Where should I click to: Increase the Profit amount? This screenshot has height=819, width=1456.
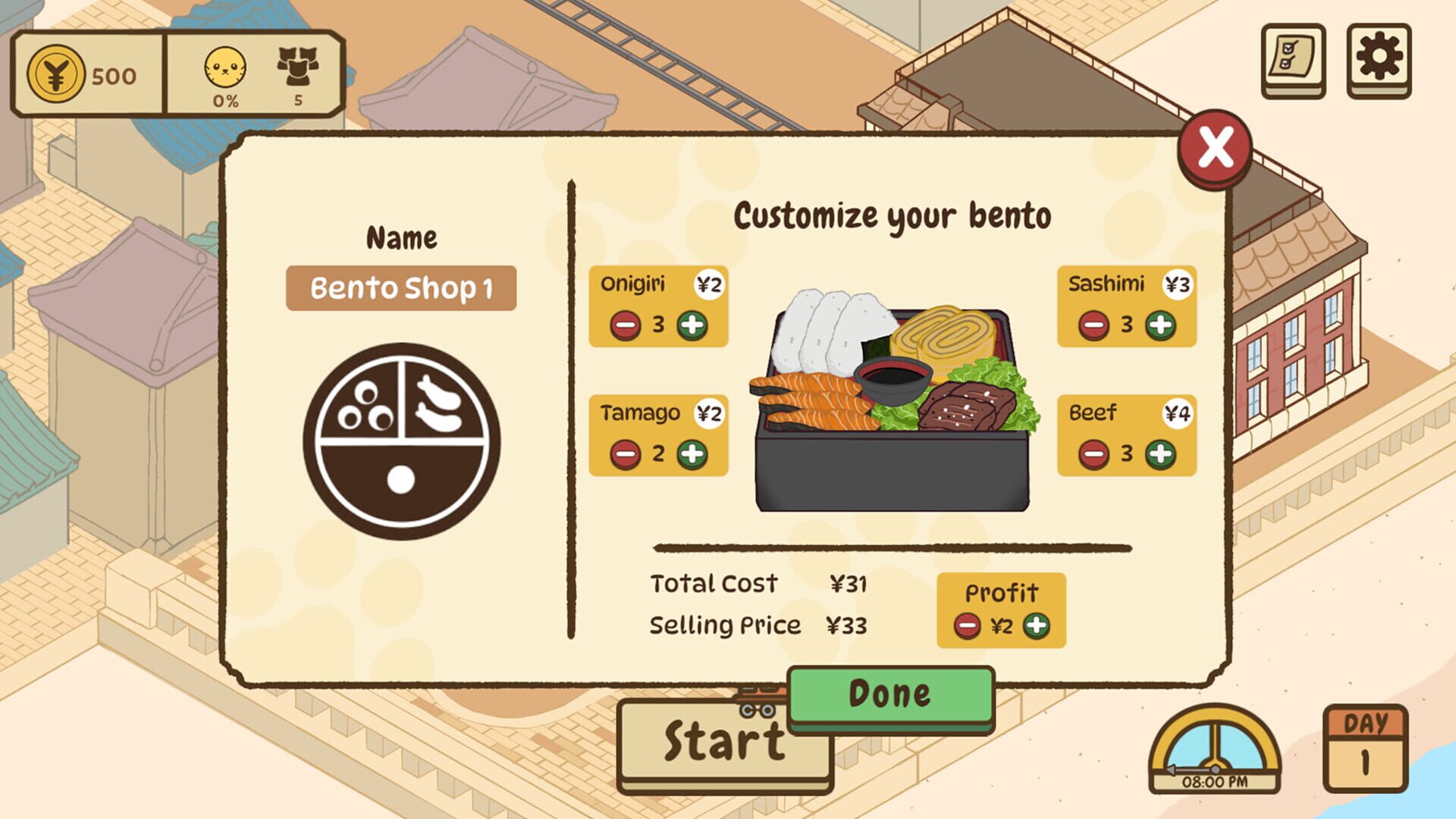[1036, 626]
